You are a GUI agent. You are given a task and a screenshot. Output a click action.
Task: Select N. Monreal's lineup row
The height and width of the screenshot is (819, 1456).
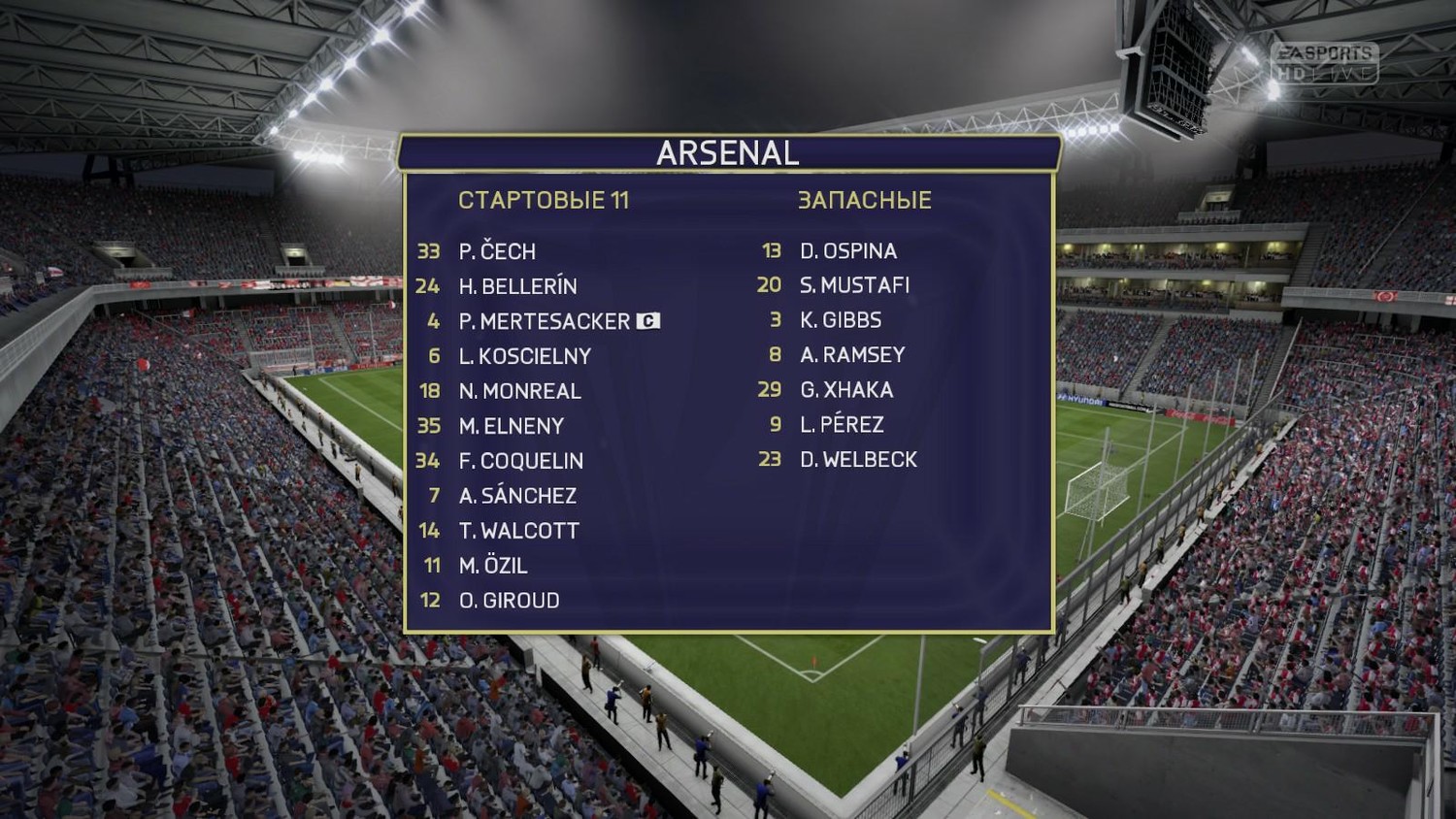tap(519, 391)
